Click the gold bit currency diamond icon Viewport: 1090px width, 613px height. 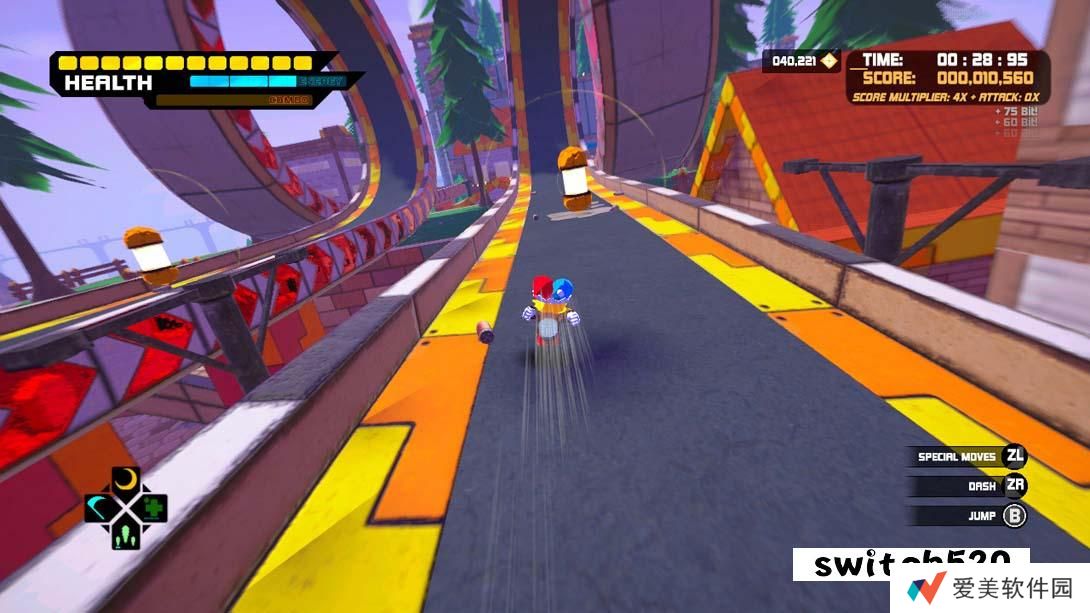(x=827, y=62)
